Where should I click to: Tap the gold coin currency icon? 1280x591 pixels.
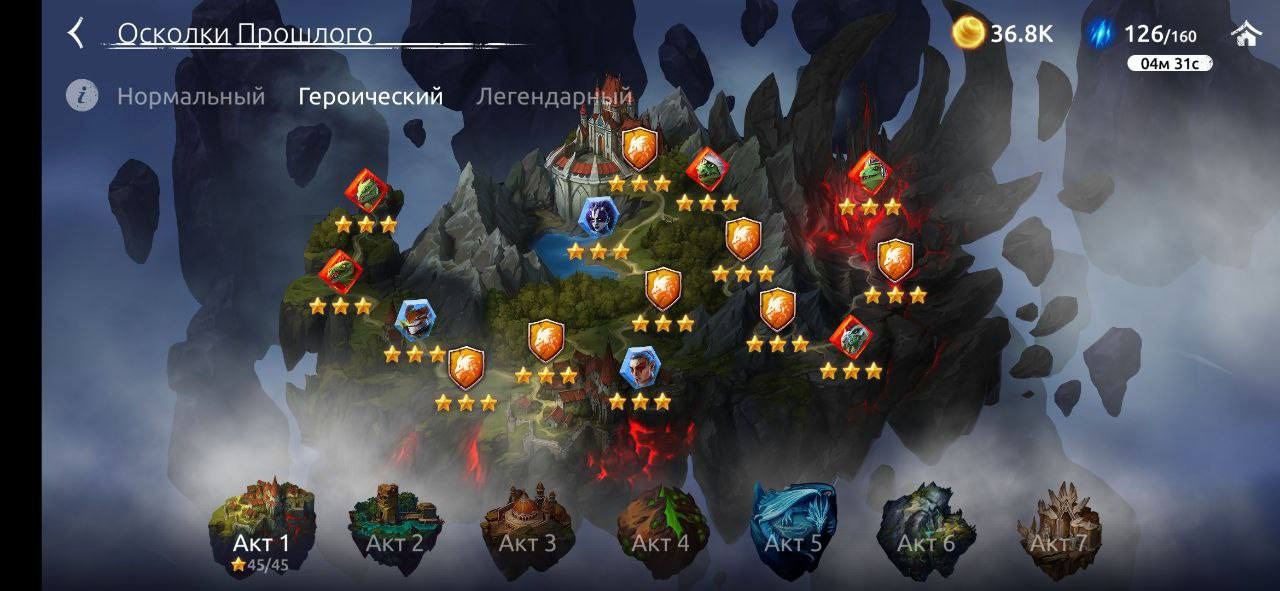[x=967, y=34]
